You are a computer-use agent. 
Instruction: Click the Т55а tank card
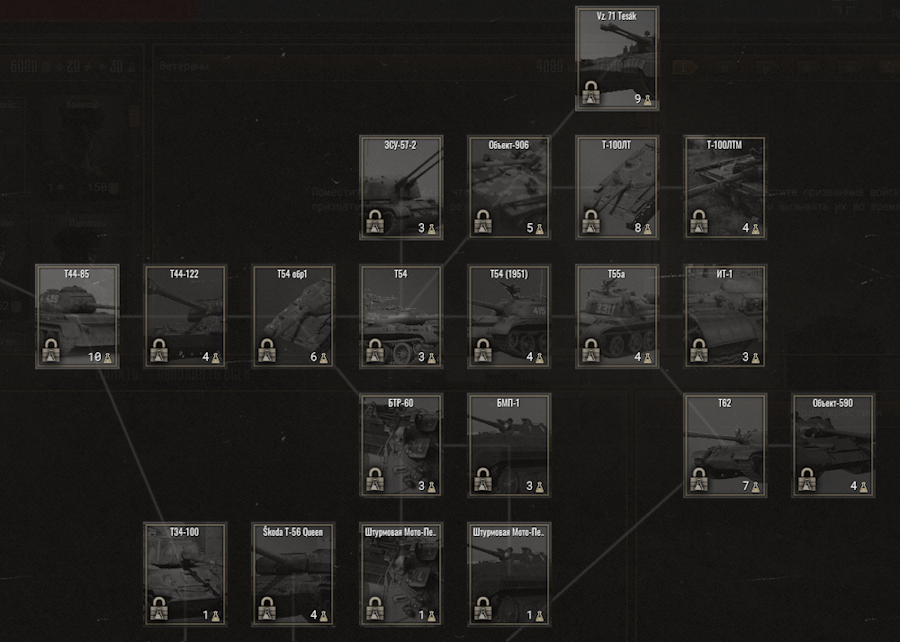(617, 316)
